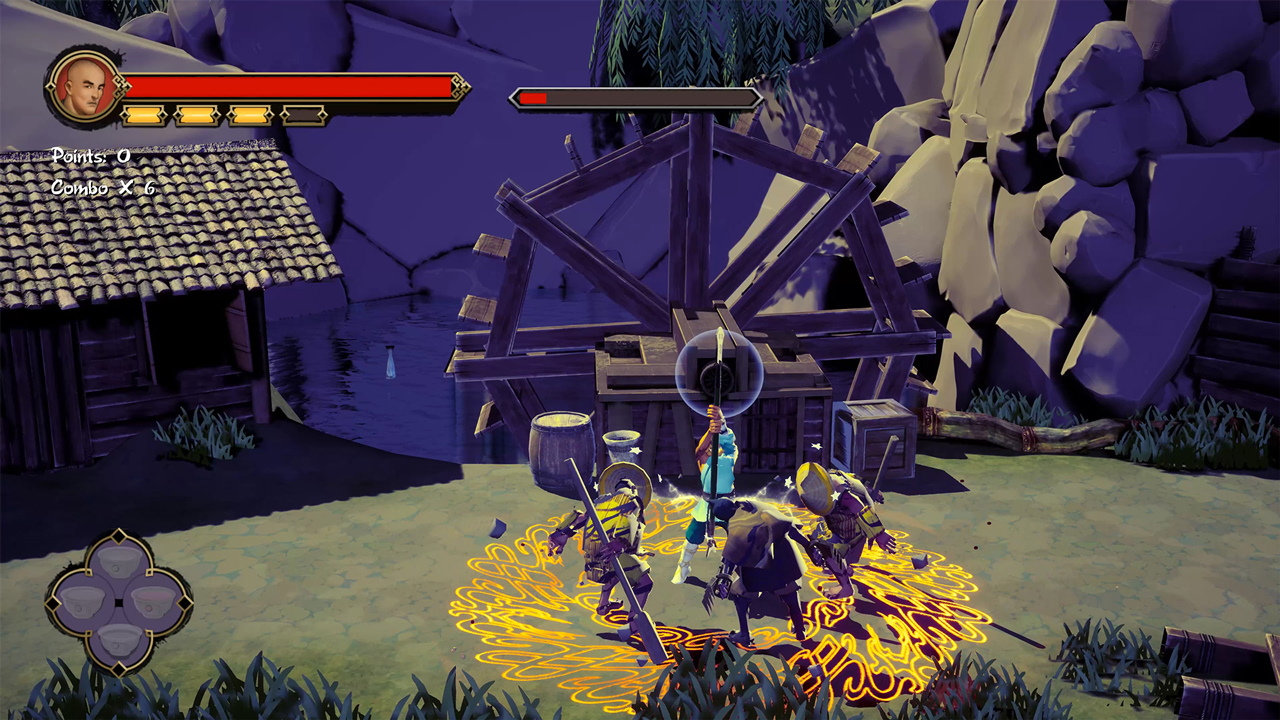Toggle the empty fourth qi segment
This screenshot has width=1280, height=720.
(303, 114)
